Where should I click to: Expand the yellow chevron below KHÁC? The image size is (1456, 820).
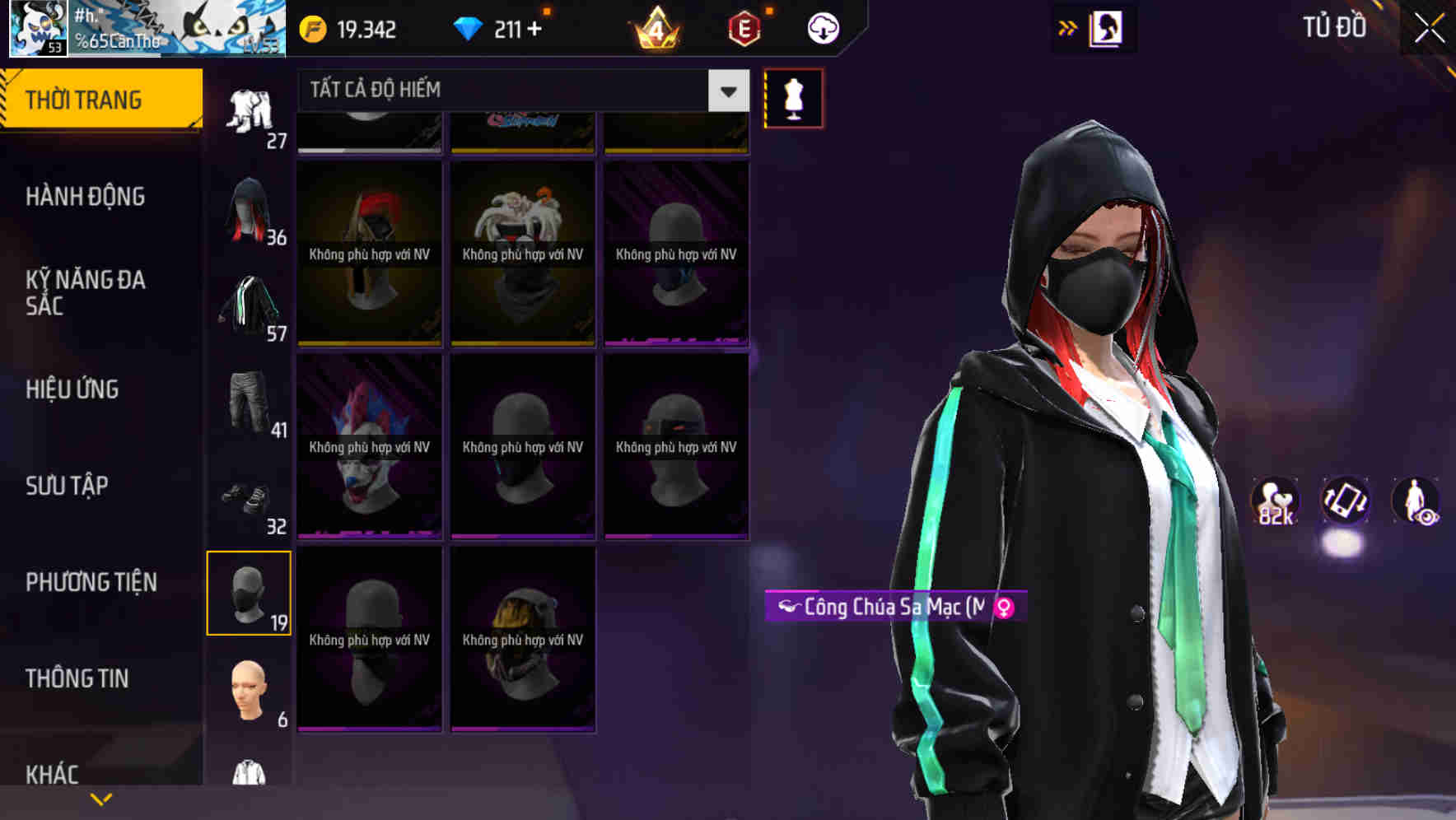pyautogui.click(x=100, y=799)
